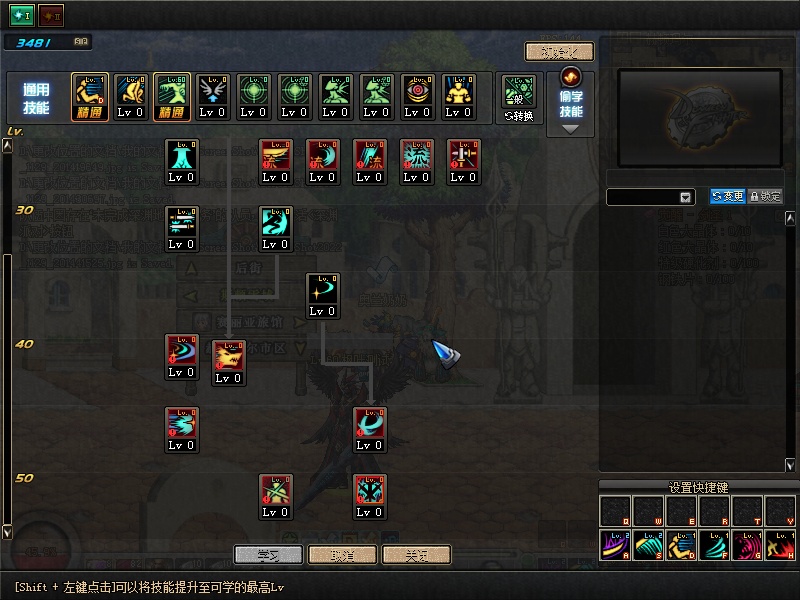Switch to skill page tab II
This screenshot has width=800, height=600.
(51, 15)
